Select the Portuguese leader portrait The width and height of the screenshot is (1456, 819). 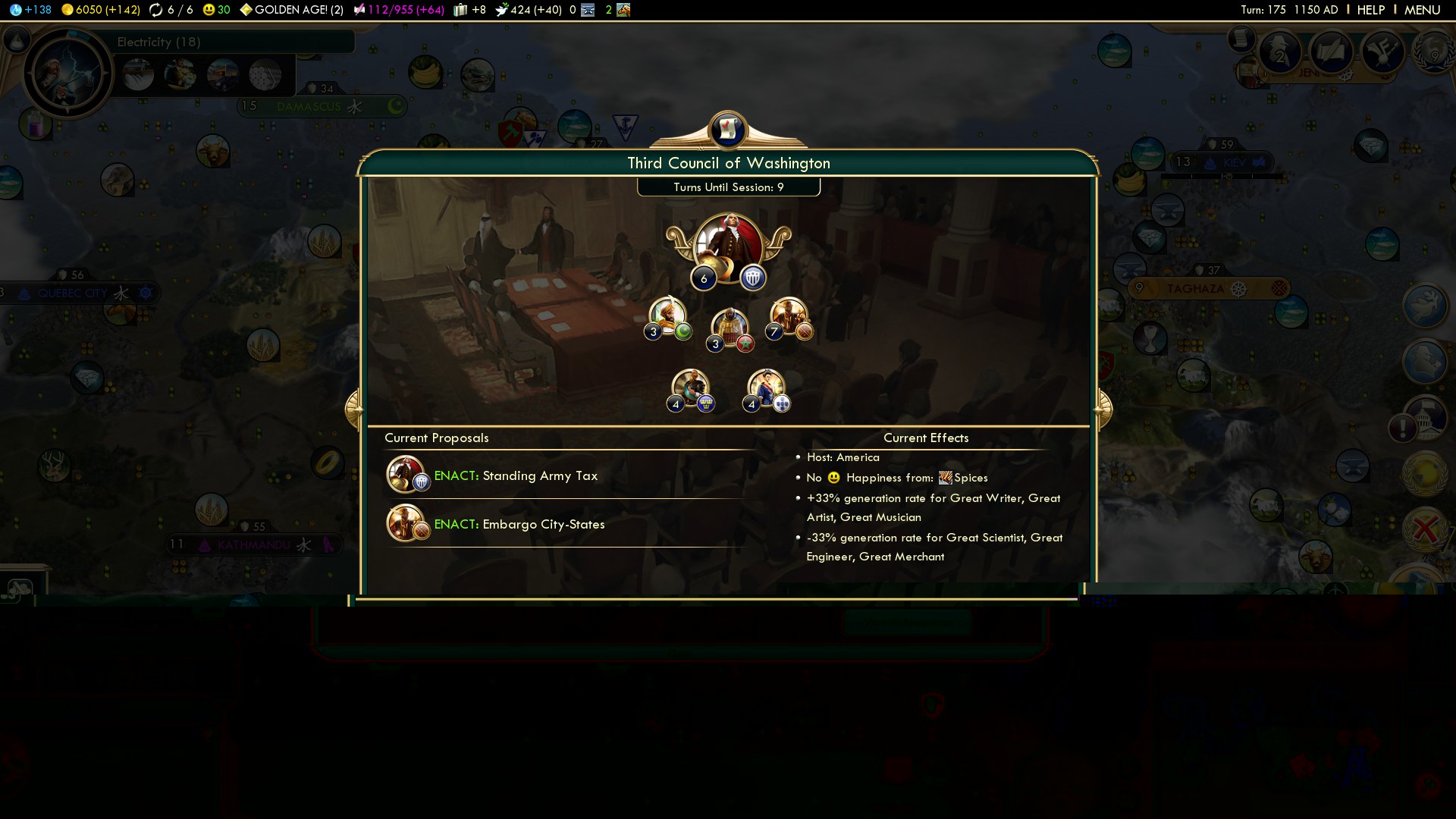[766, 388]
